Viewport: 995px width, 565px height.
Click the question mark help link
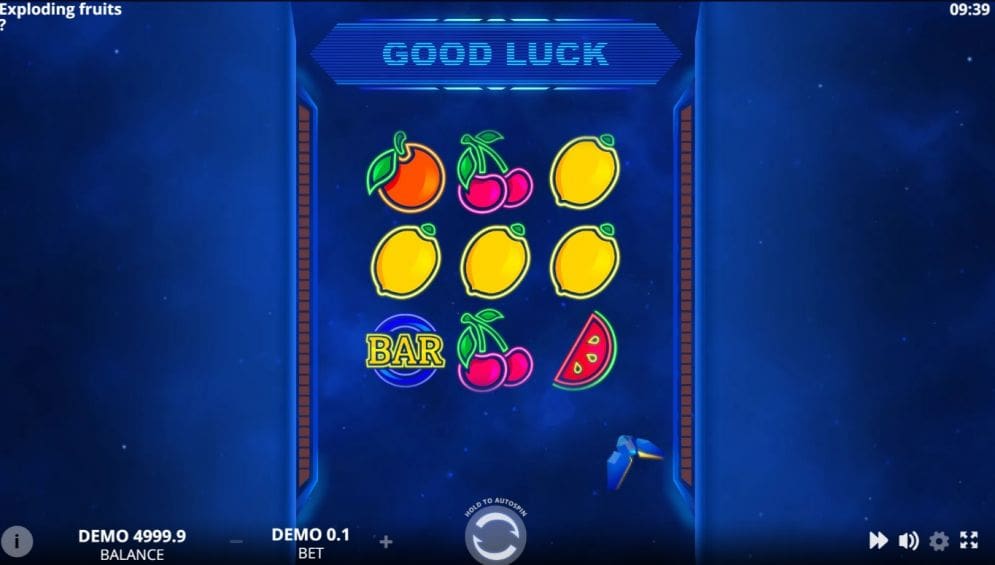click(4, 26)
